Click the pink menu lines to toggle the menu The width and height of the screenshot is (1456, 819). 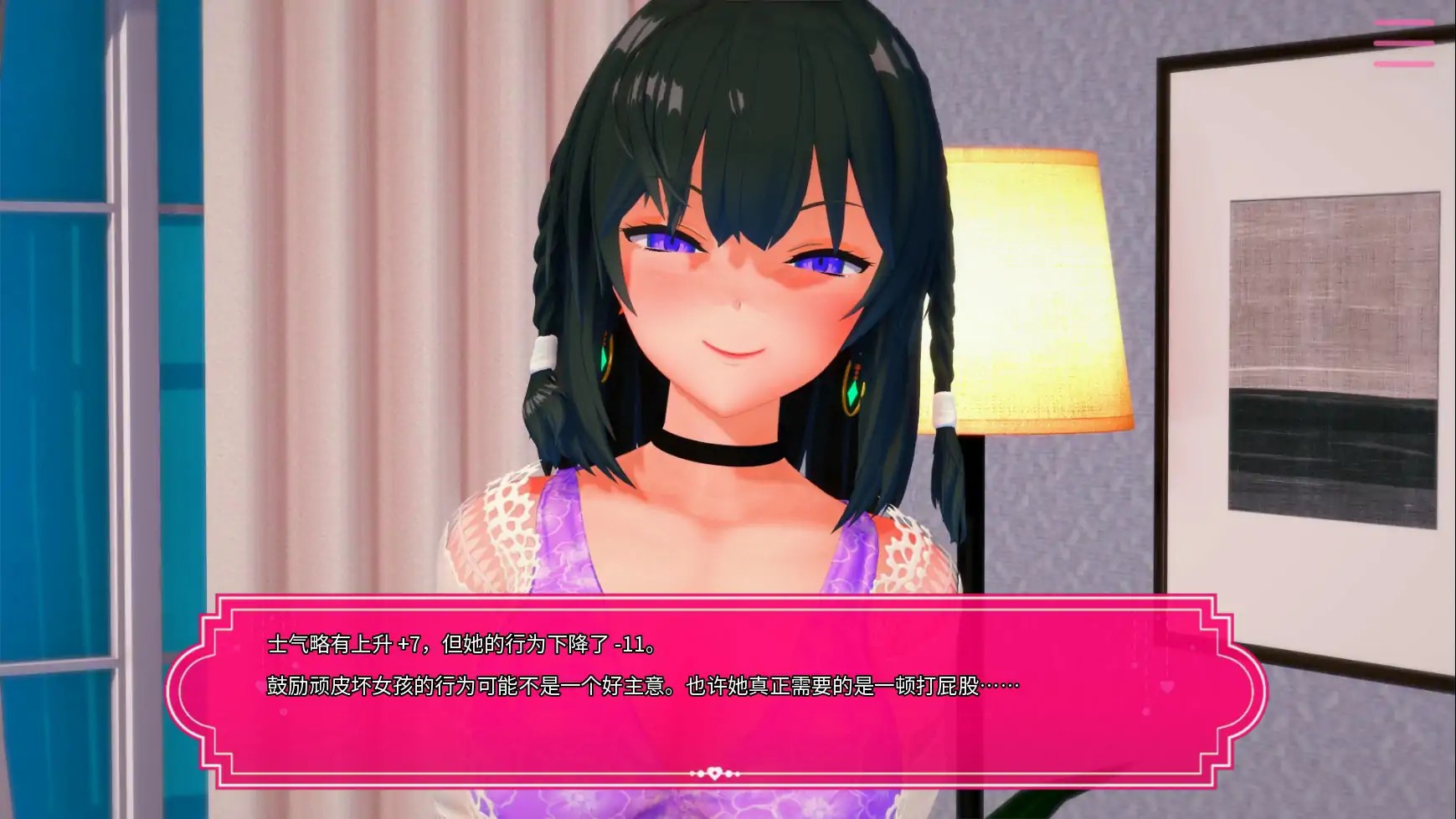coord(1405,44)
